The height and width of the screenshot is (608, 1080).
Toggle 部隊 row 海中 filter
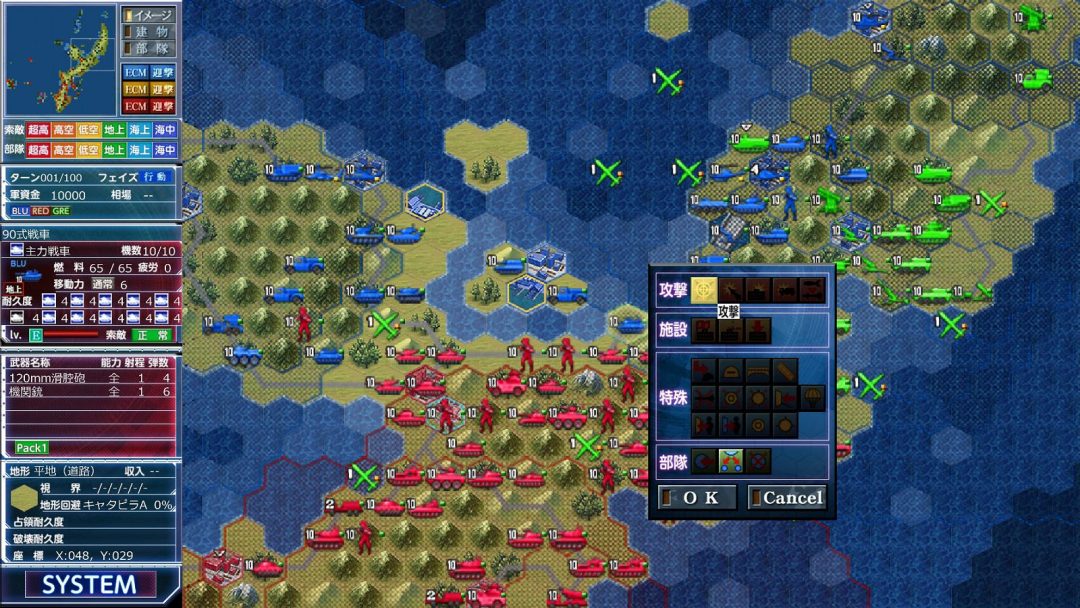[x=165, y=150]
